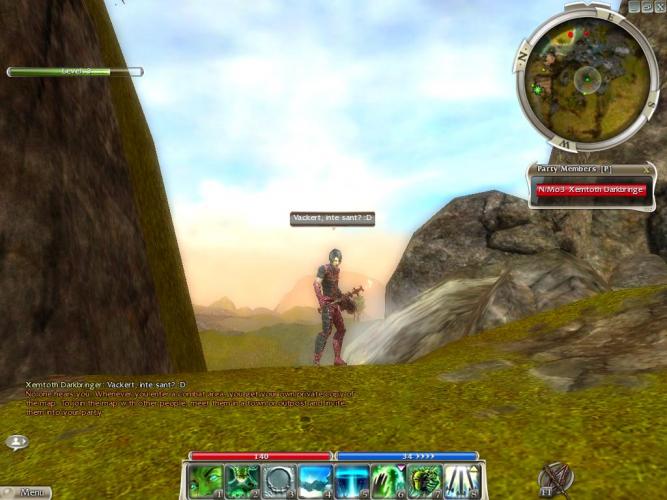
Task: Use skill 2 with the green creature
Action: point(242,480)
